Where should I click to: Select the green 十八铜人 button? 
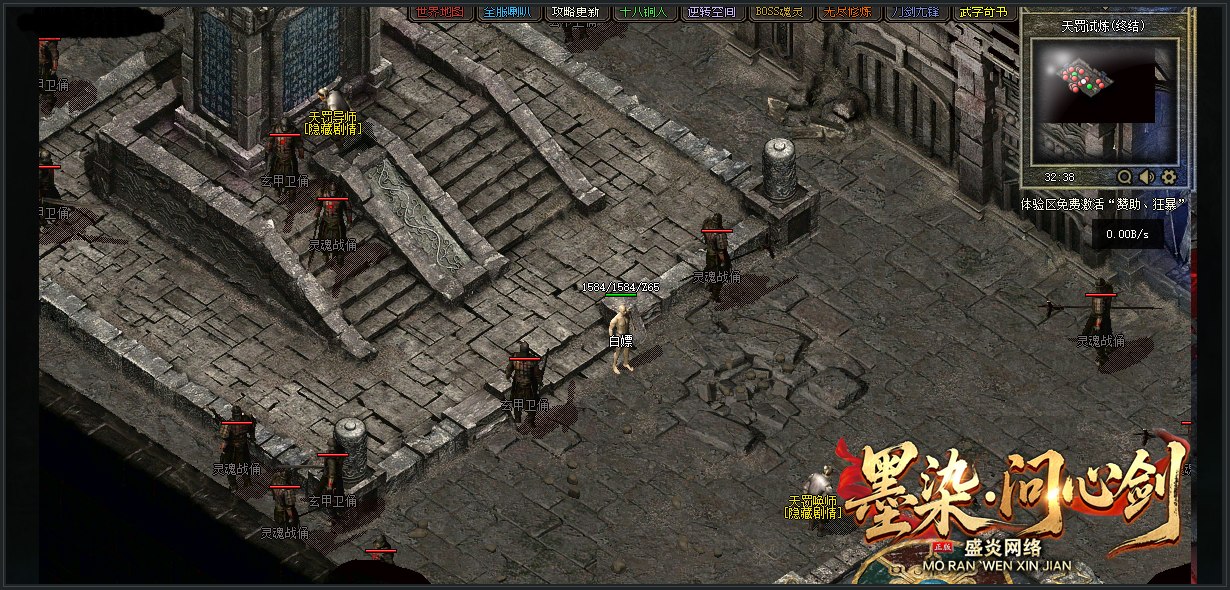644,12
